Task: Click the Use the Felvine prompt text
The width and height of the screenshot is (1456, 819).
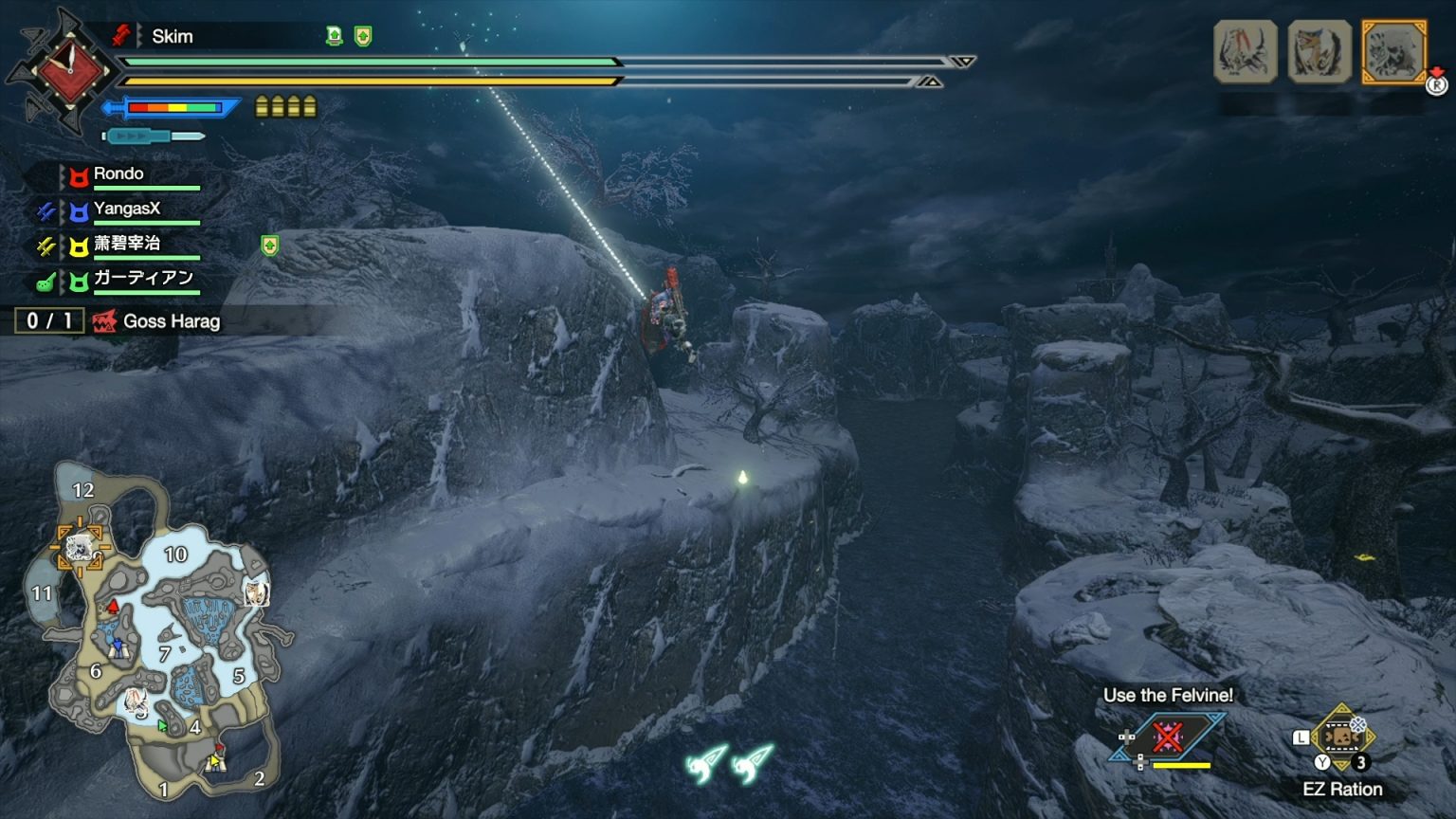Action: point(1169,695)
